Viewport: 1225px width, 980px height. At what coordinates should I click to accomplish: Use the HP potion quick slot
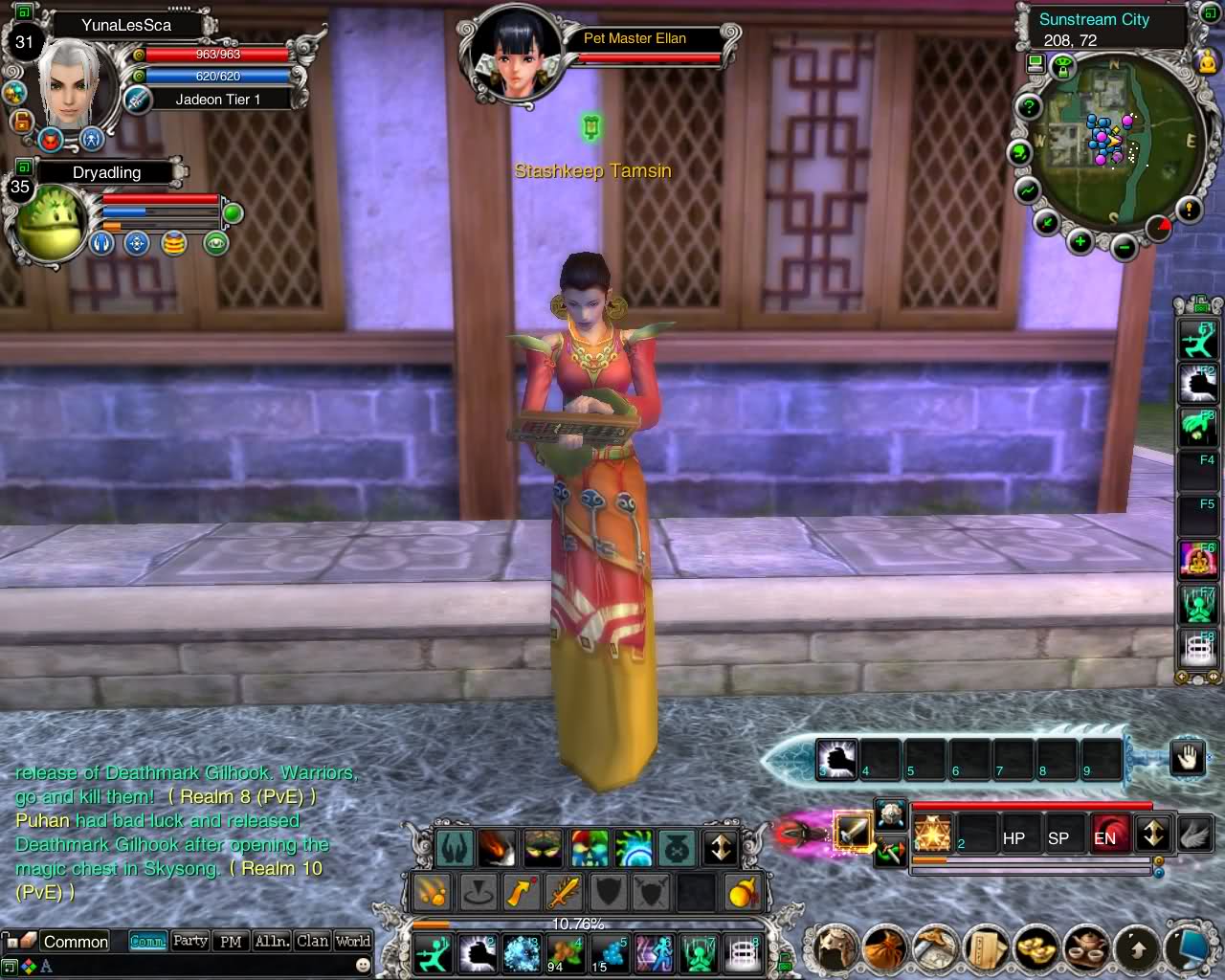(x=1013, y=837)
